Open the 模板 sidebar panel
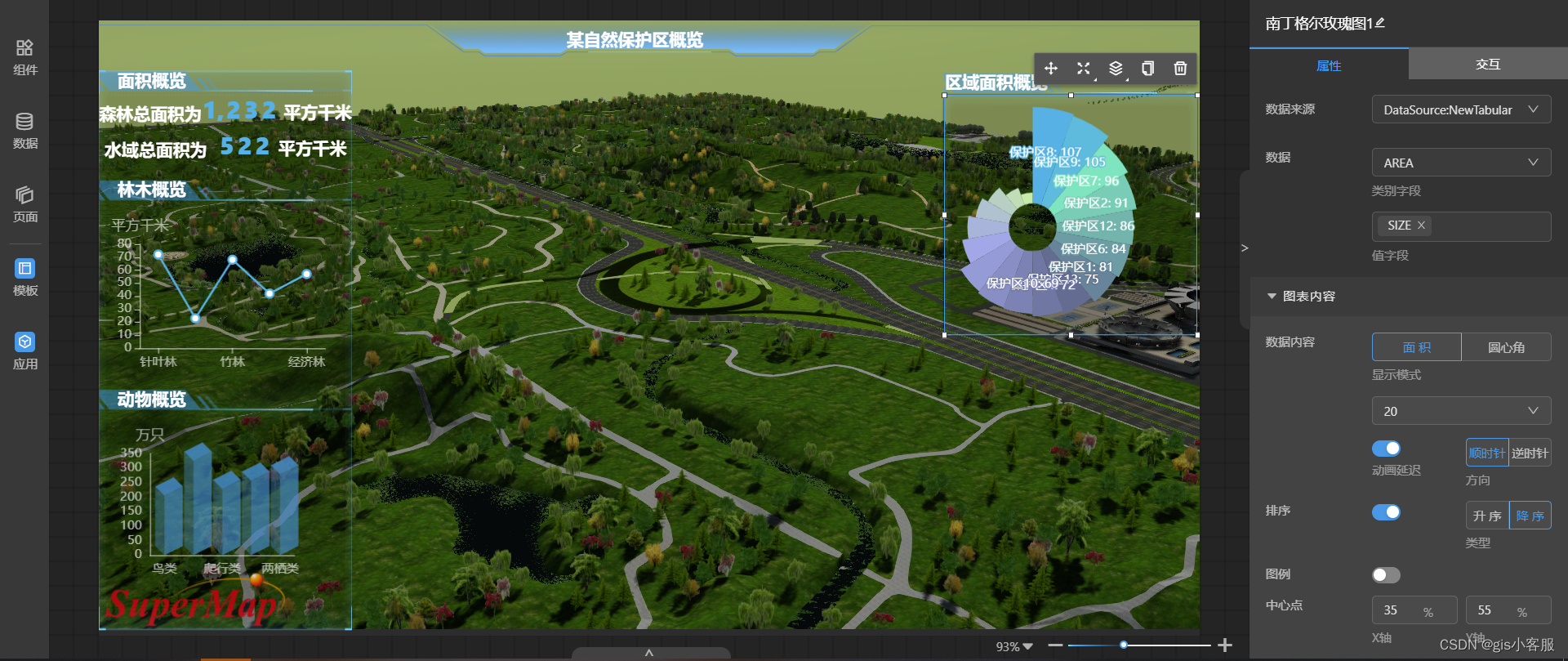This screenshot has width=1568, height=661. coord(24,278)
